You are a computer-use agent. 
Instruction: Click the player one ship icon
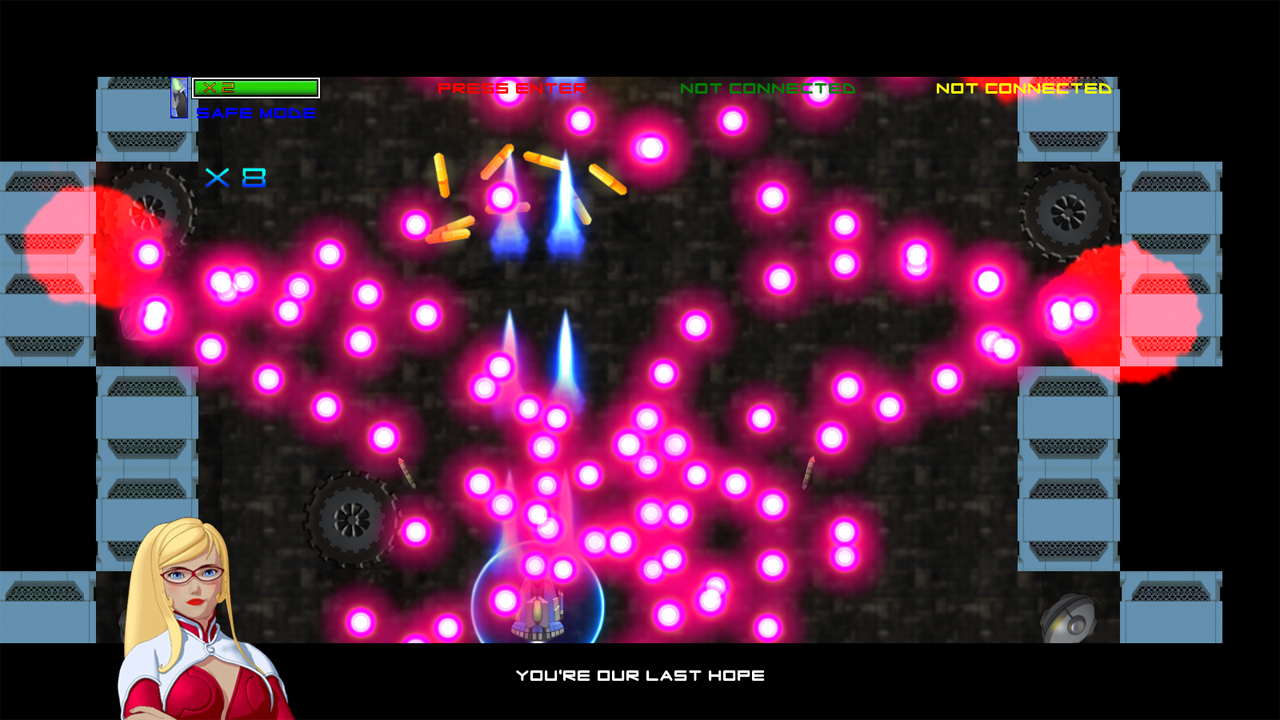click(179, 98)
